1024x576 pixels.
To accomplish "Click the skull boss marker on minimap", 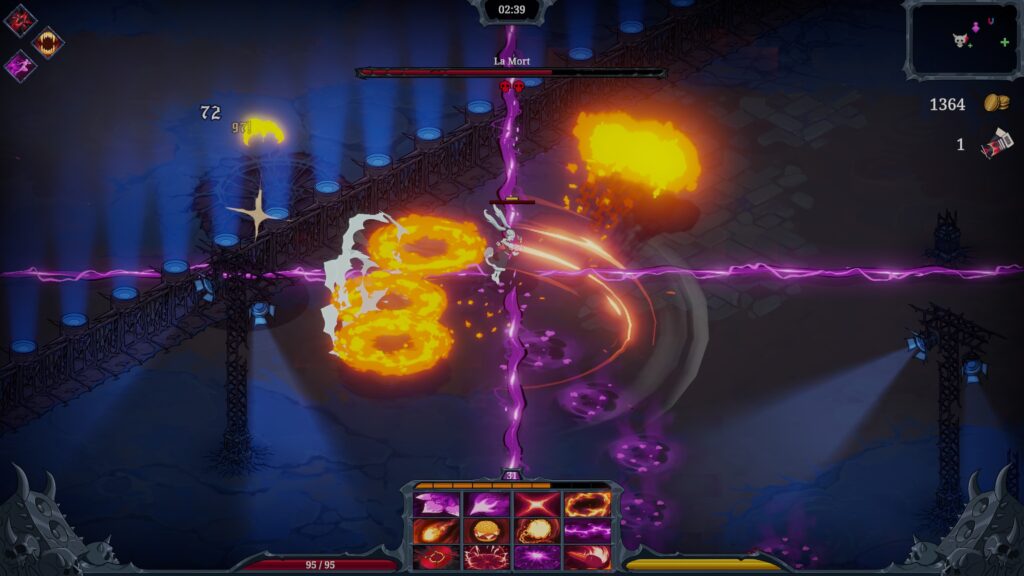I will 959,40.
